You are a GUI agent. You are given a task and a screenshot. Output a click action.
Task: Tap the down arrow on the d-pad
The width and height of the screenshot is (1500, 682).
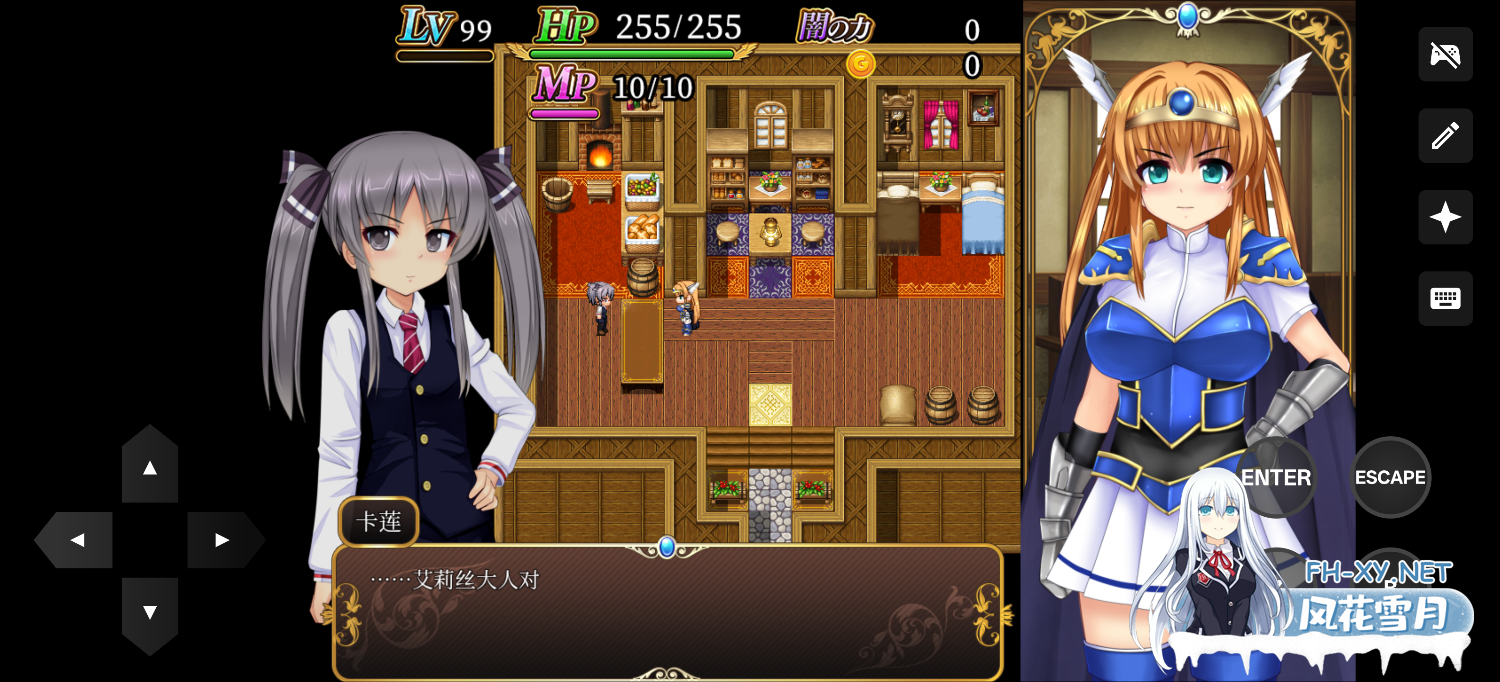point(150,612)
